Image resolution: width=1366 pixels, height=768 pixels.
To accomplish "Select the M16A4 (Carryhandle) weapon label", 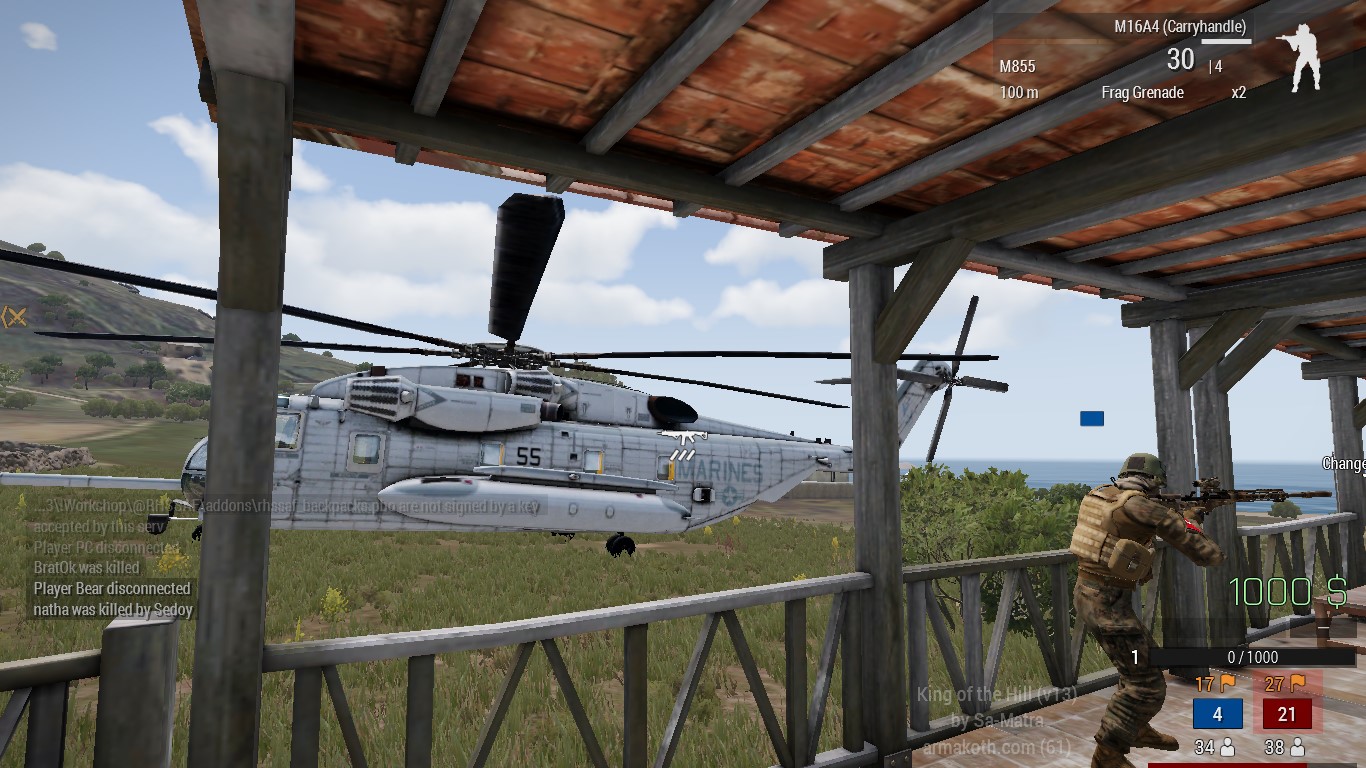I will [x=1180, y=27].
